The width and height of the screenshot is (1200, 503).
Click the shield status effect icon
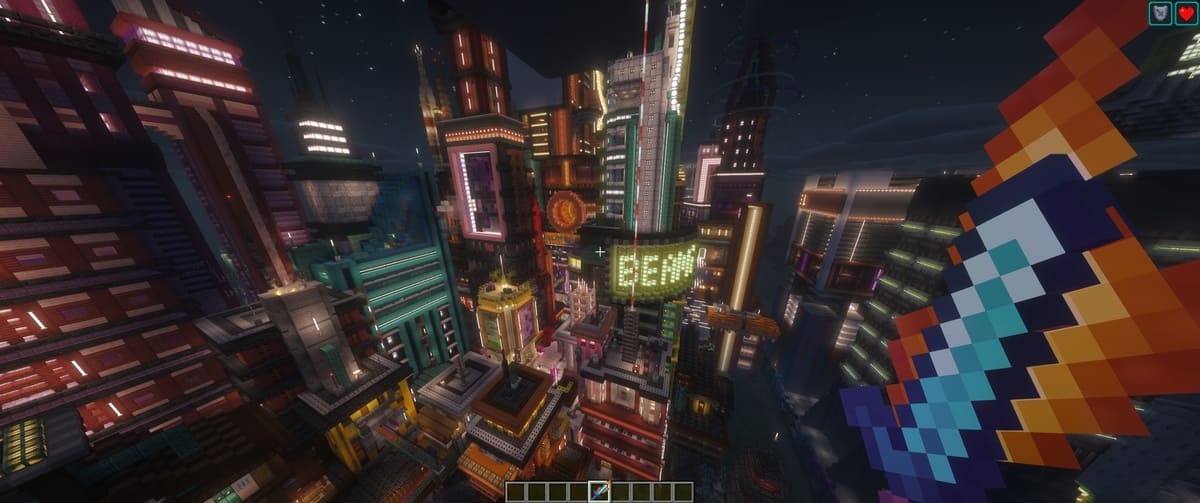click(1160, 13)
